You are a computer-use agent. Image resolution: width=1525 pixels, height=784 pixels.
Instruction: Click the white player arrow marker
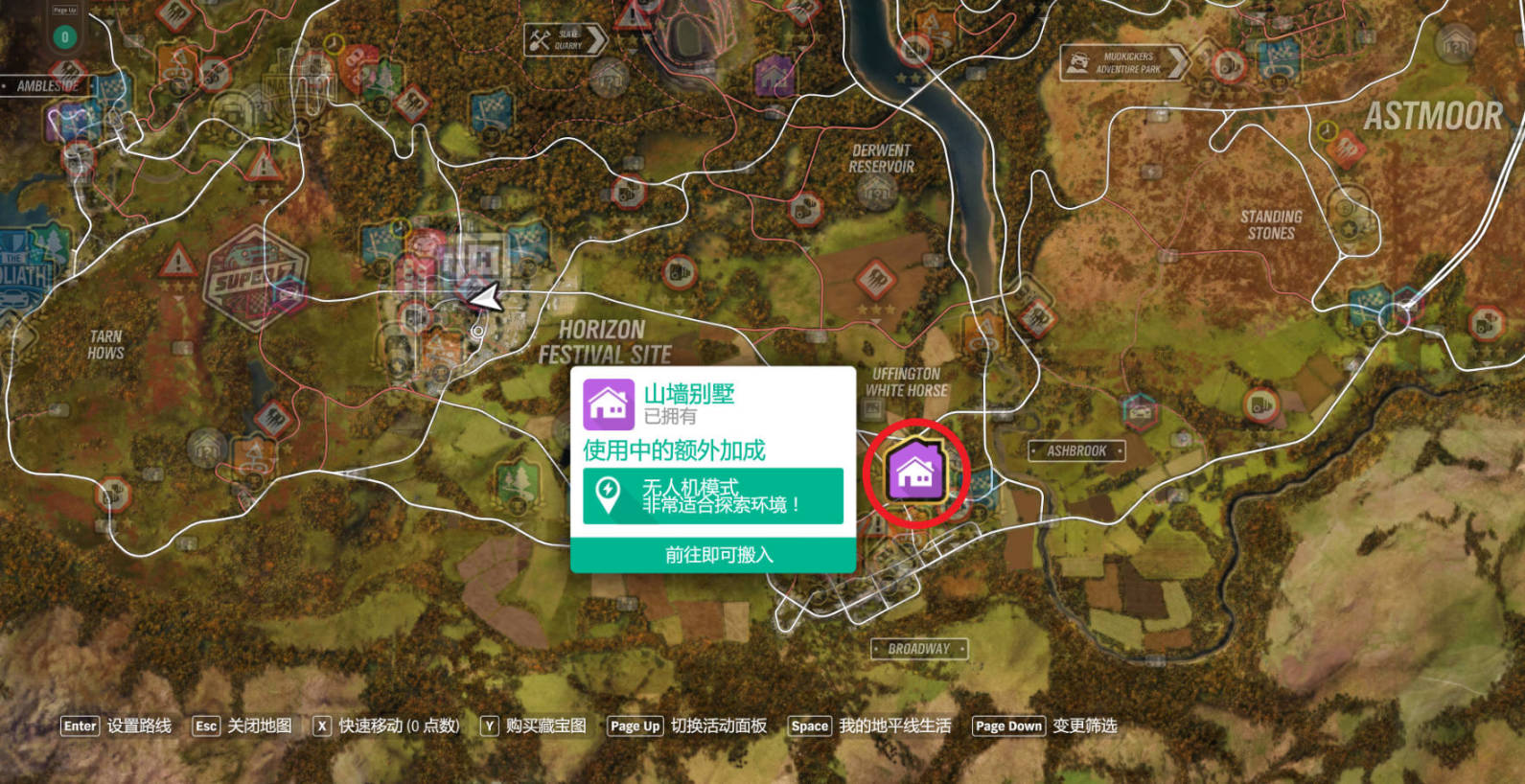pyautogui.click(x=485, y=298)
